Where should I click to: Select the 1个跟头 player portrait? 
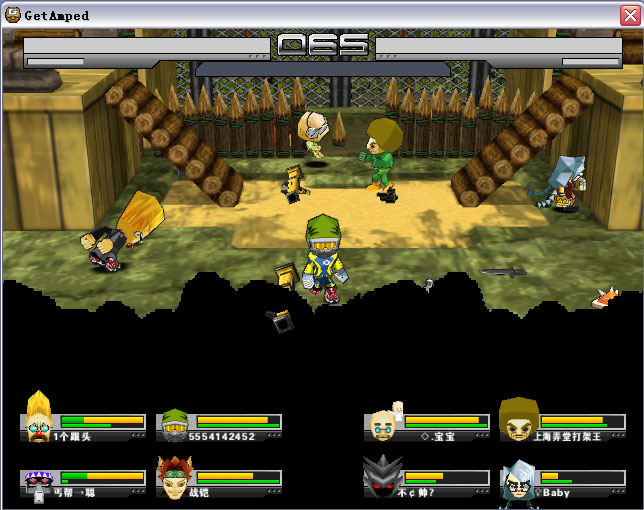click(39, 418)
